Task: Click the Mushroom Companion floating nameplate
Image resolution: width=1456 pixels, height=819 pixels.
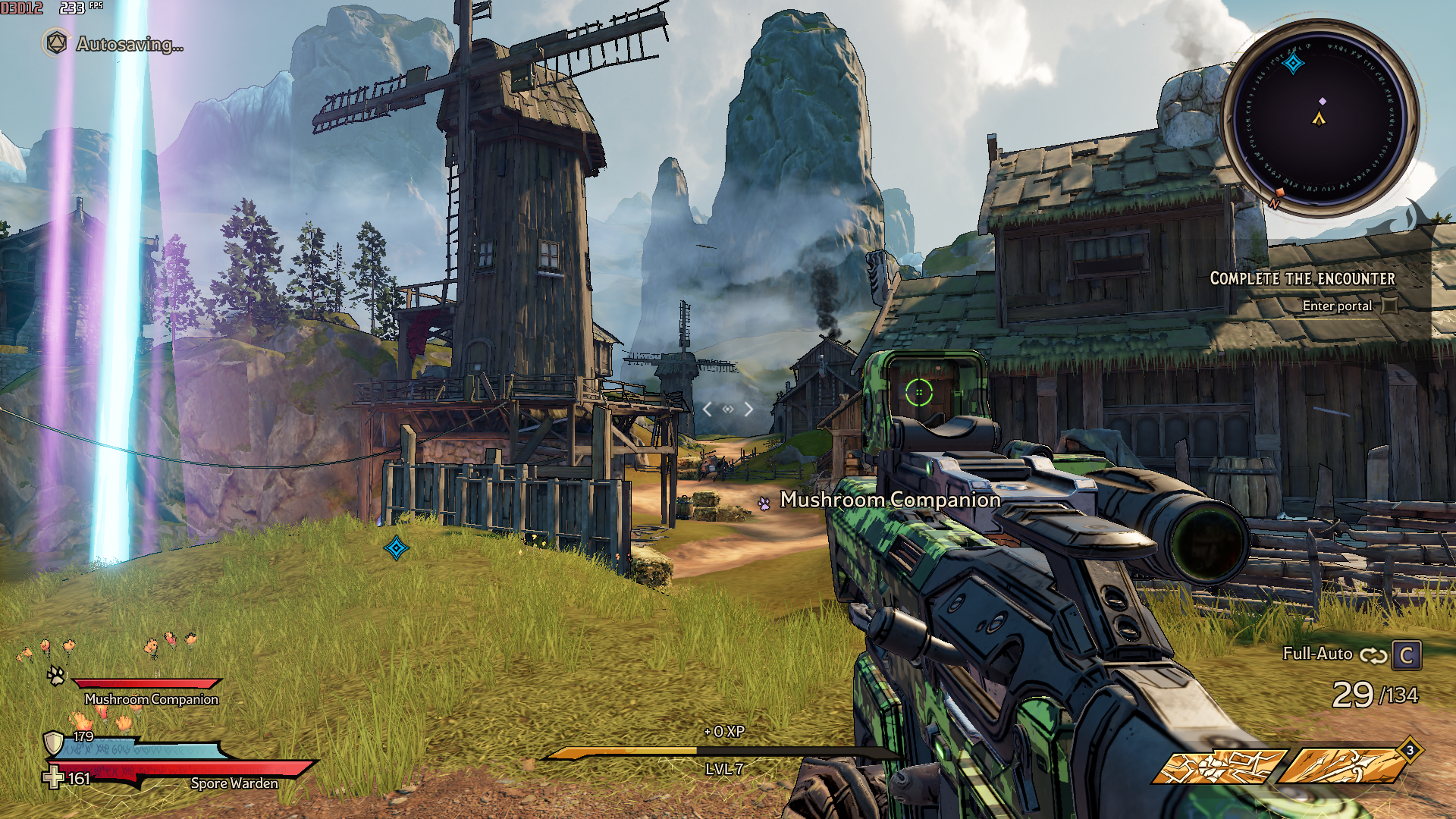Action: point(890,500)
